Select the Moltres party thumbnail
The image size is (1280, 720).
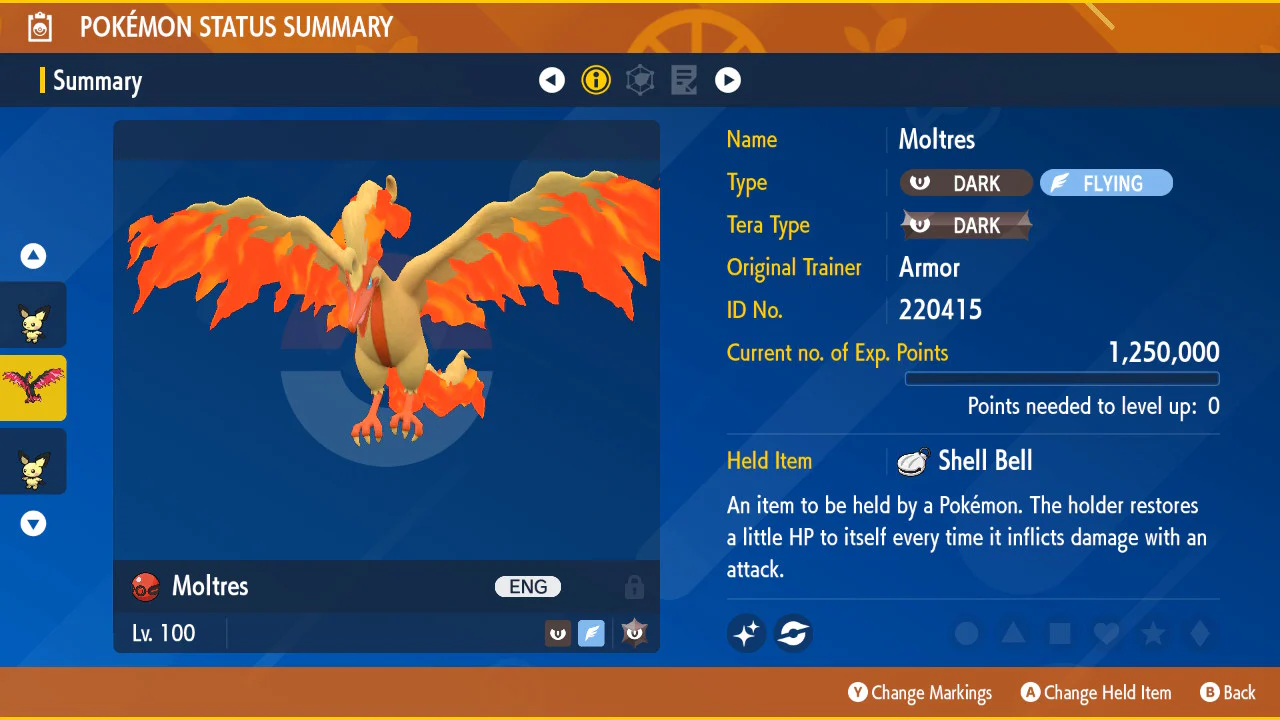pos(33,388)
